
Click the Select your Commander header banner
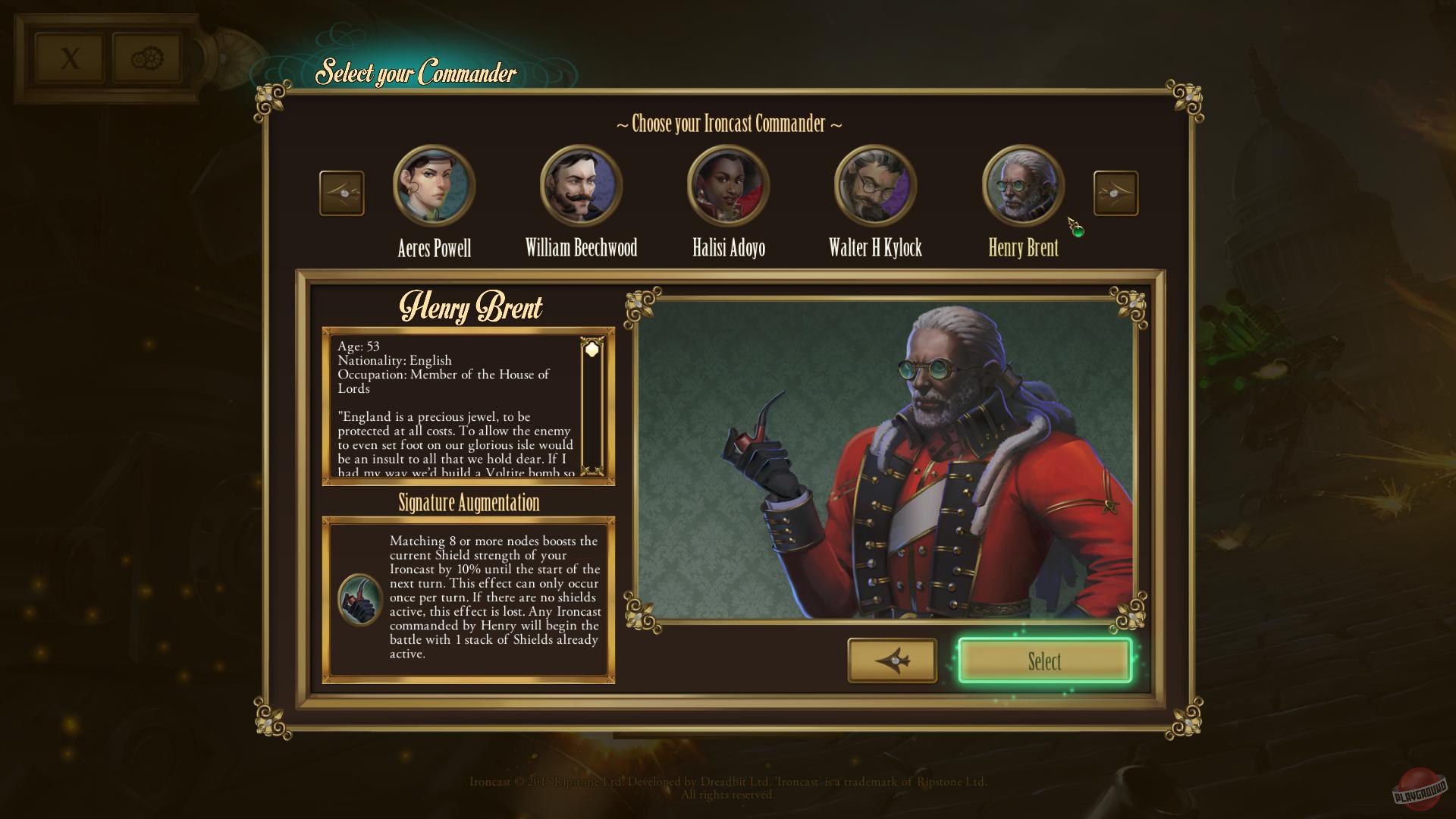pyautogui.click(x=416, y=74)
